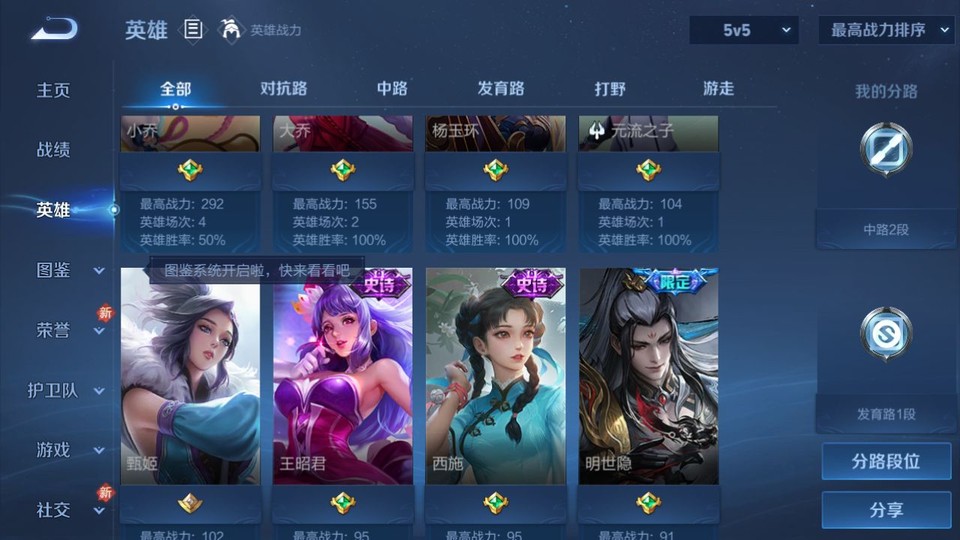Screen dimensions: 960x540
Task: Select the 西施 hero card
Action: pyautogui.click(x=495, y=376)
